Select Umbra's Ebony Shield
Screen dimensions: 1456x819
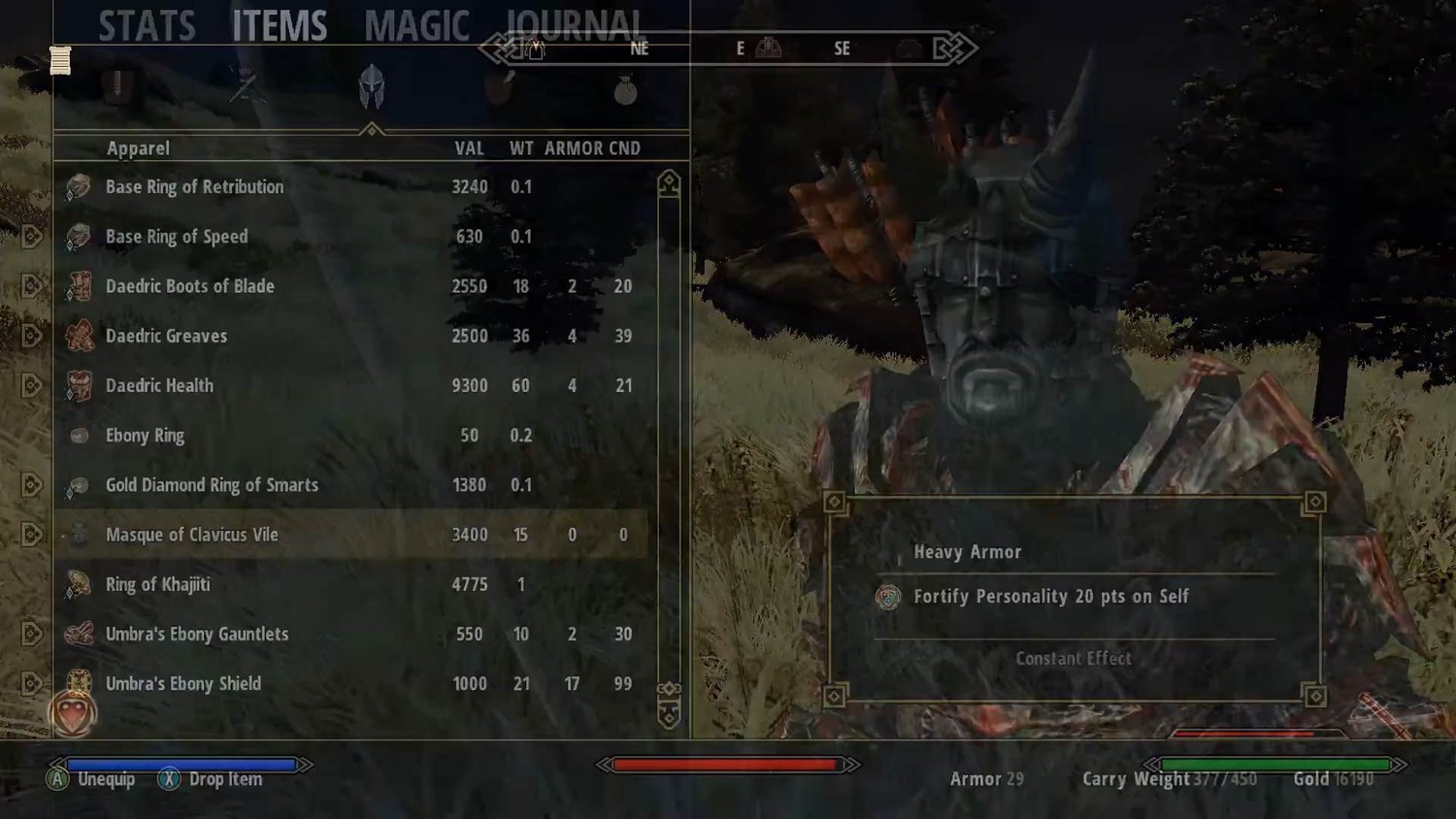(x=183, y=683)
